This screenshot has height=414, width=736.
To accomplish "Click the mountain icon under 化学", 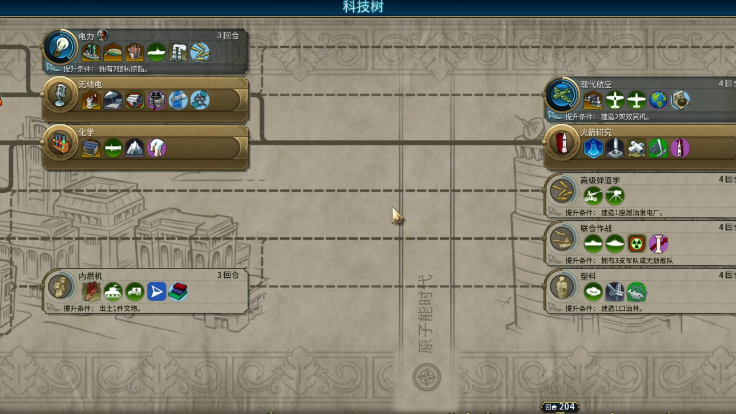I will 135,148.
